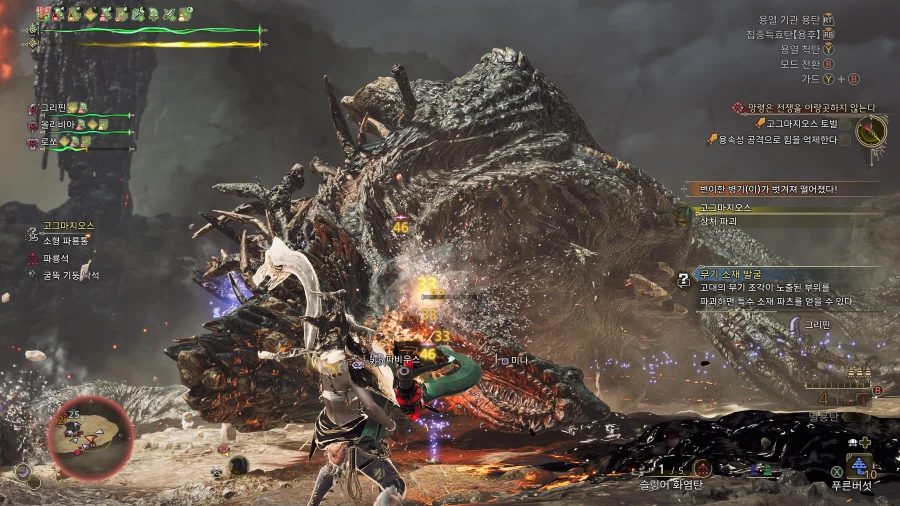Select the 푸른버섯 item slot
Screen dimensions: 900x506
point(858,466)
